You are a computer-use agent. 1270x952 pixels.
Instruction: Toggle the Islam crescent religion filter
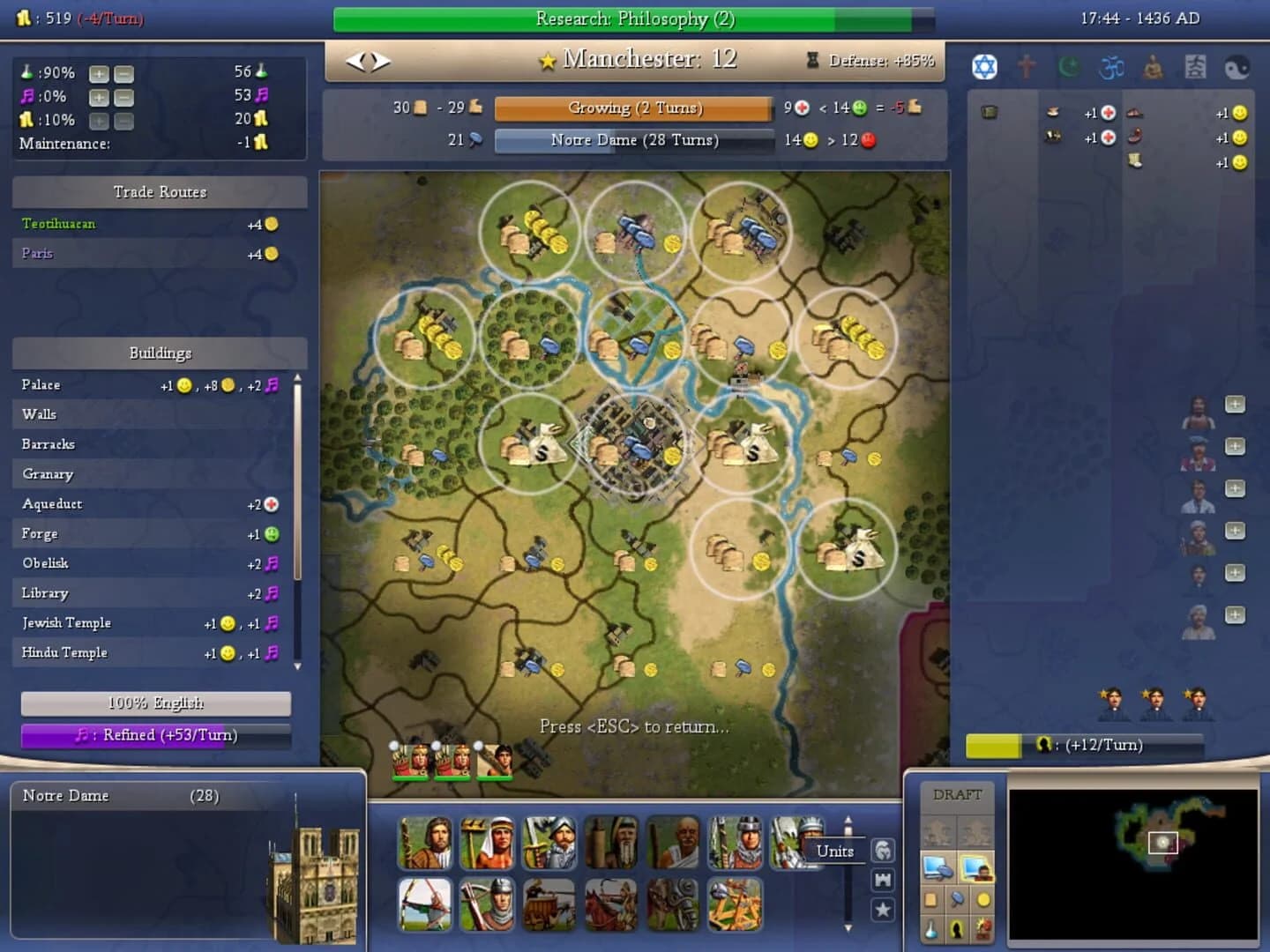(x=1068, y=66)
